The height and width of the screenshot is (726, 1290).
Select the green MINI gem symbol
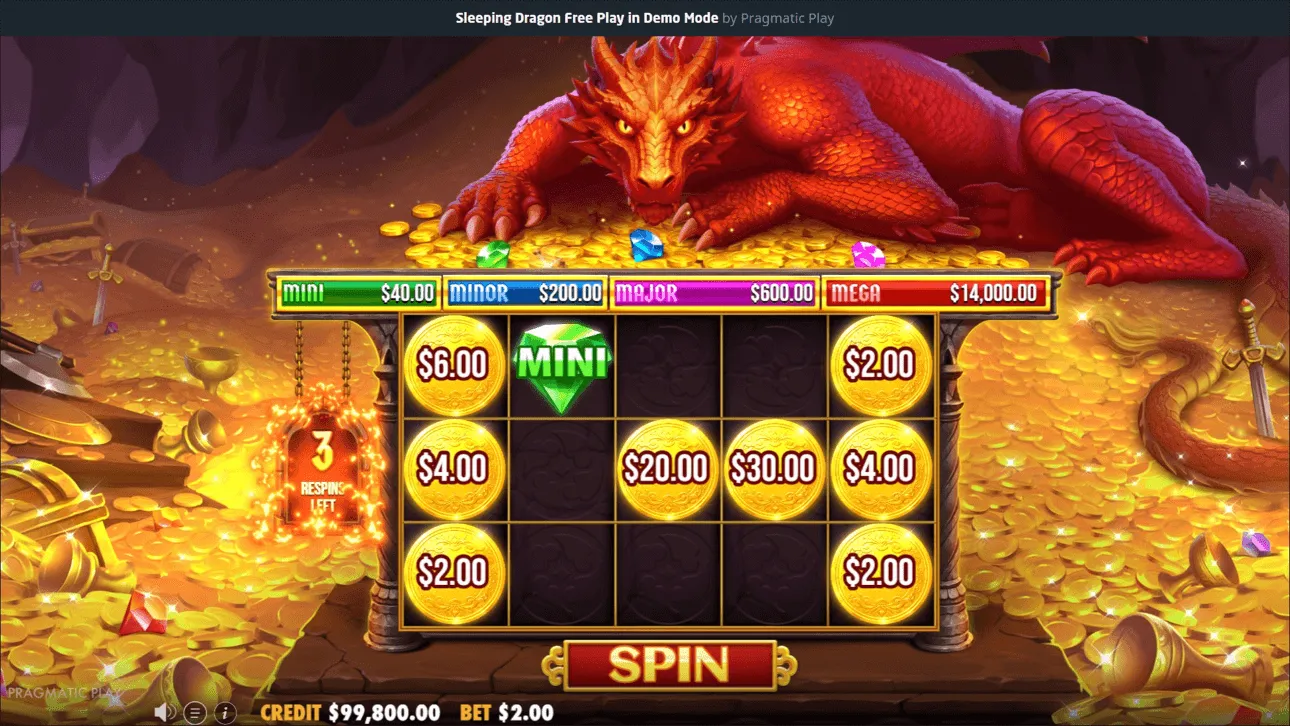(561, 363)
